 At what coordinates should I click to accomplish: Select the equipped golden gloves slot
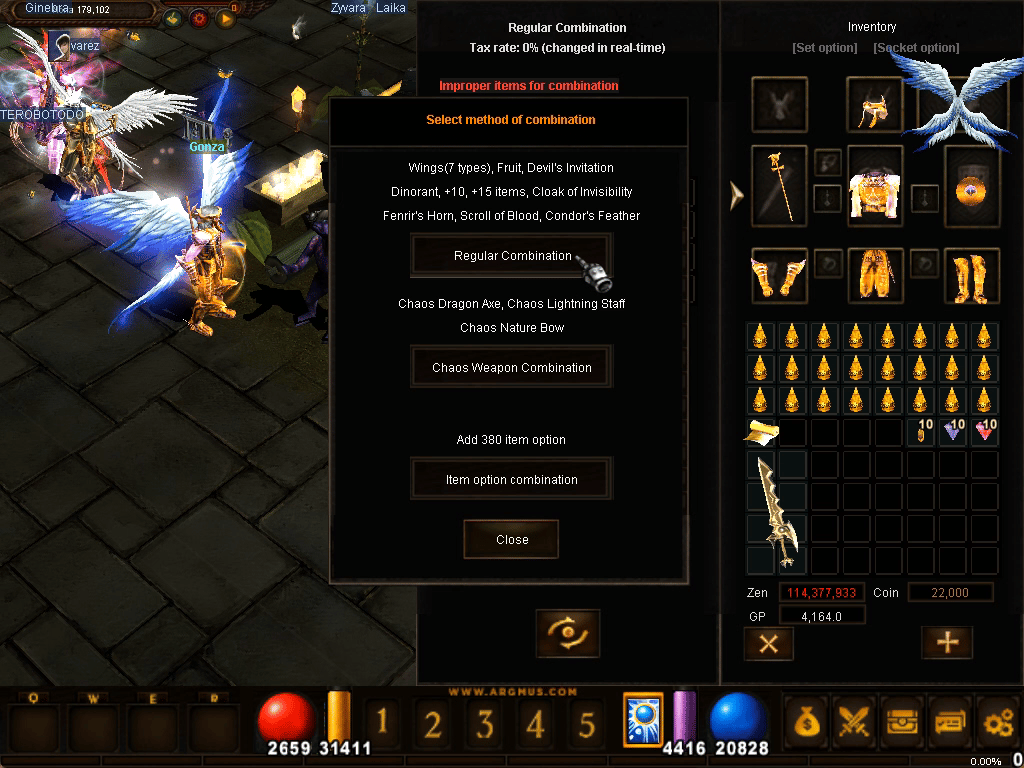[778, 275]
